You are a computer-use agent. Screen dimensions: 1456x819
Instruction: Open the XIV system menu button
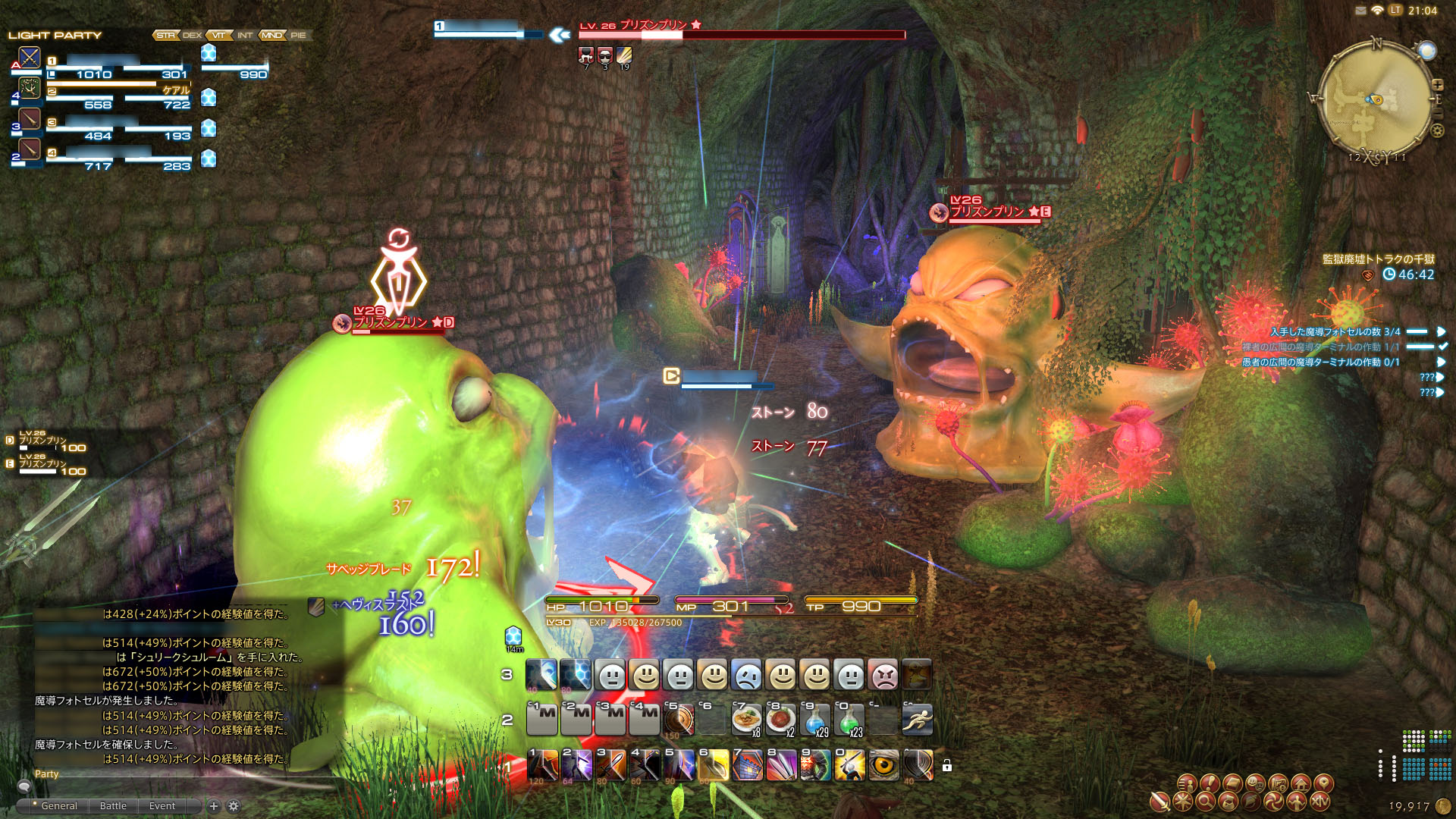1319,801
